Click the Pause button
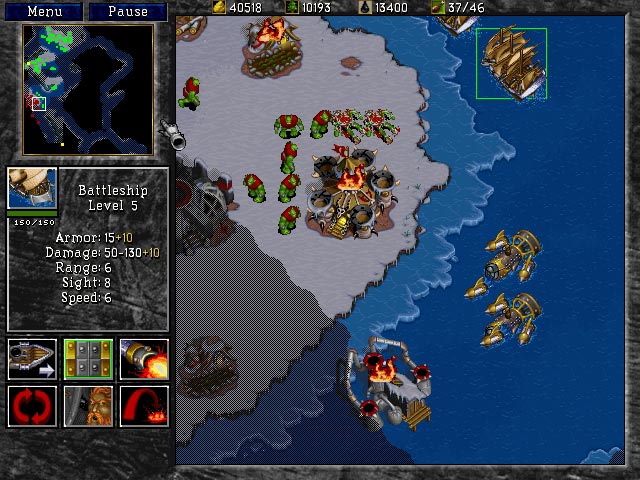640x480 pixels. coord(128,11)
